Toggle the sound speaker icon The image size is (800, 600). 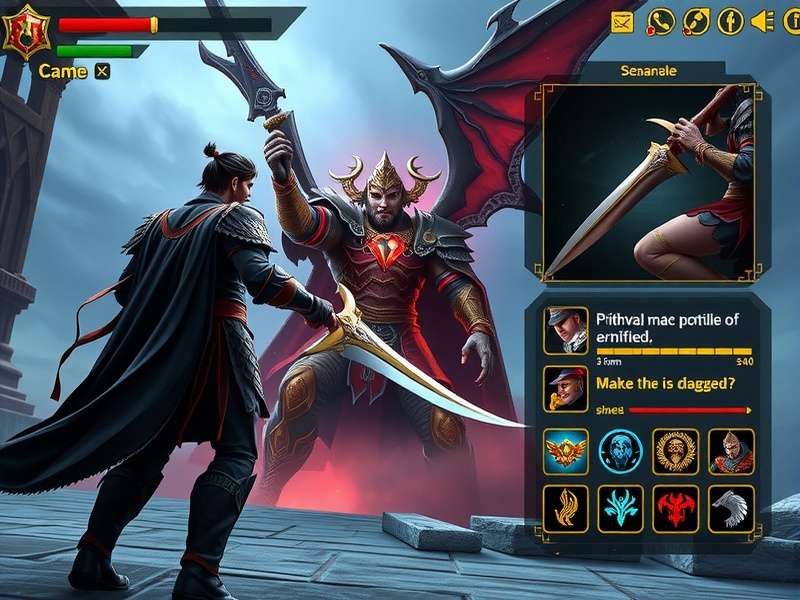(763, 21)
